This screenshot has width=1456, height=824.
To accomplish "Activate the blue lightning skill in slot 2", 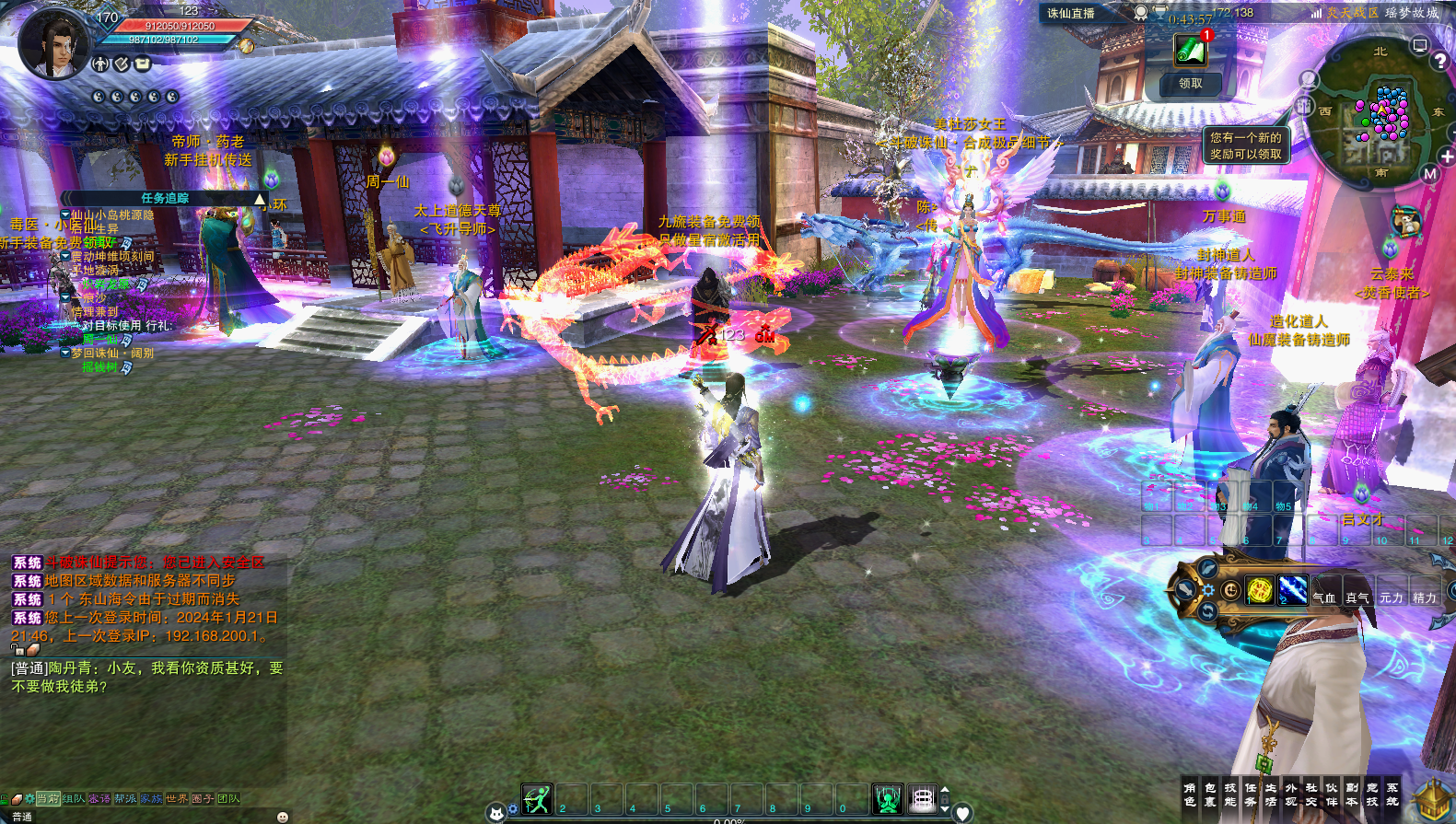I will pyautogui.click(x=1292, y=589).
